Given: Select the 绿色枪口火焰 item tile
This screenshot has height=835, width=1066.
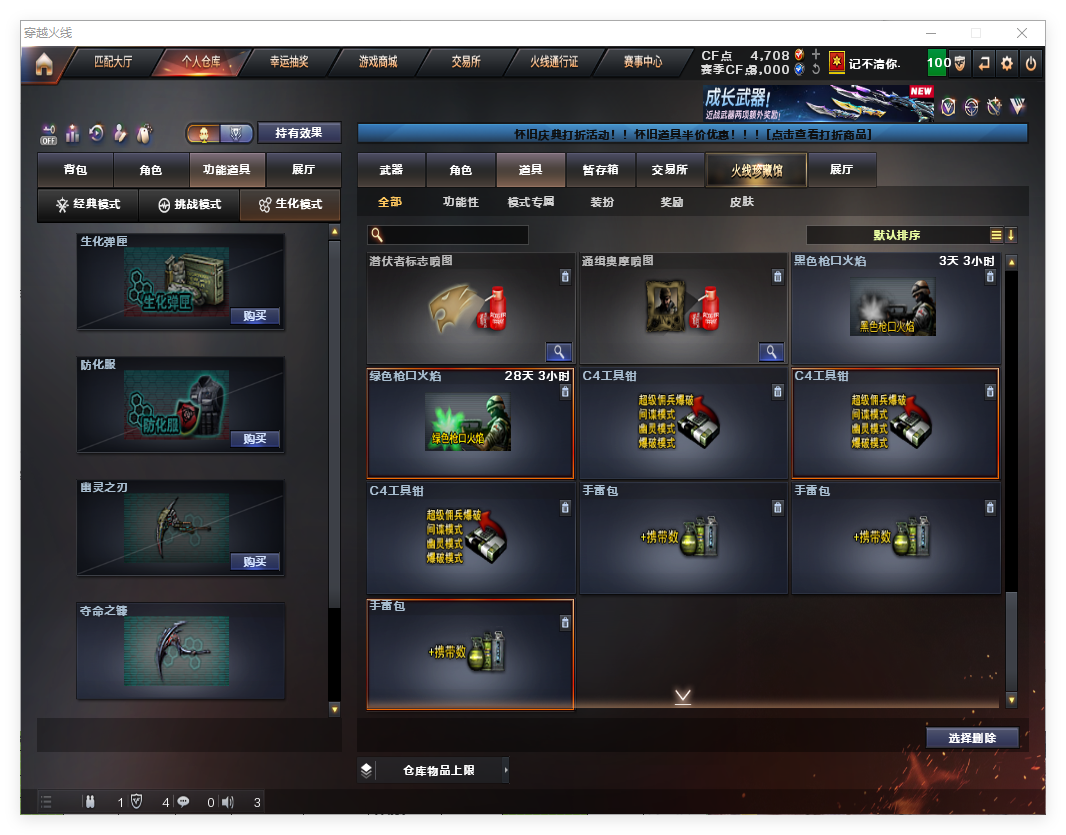Looking at the screenshot, I should 470,423.
